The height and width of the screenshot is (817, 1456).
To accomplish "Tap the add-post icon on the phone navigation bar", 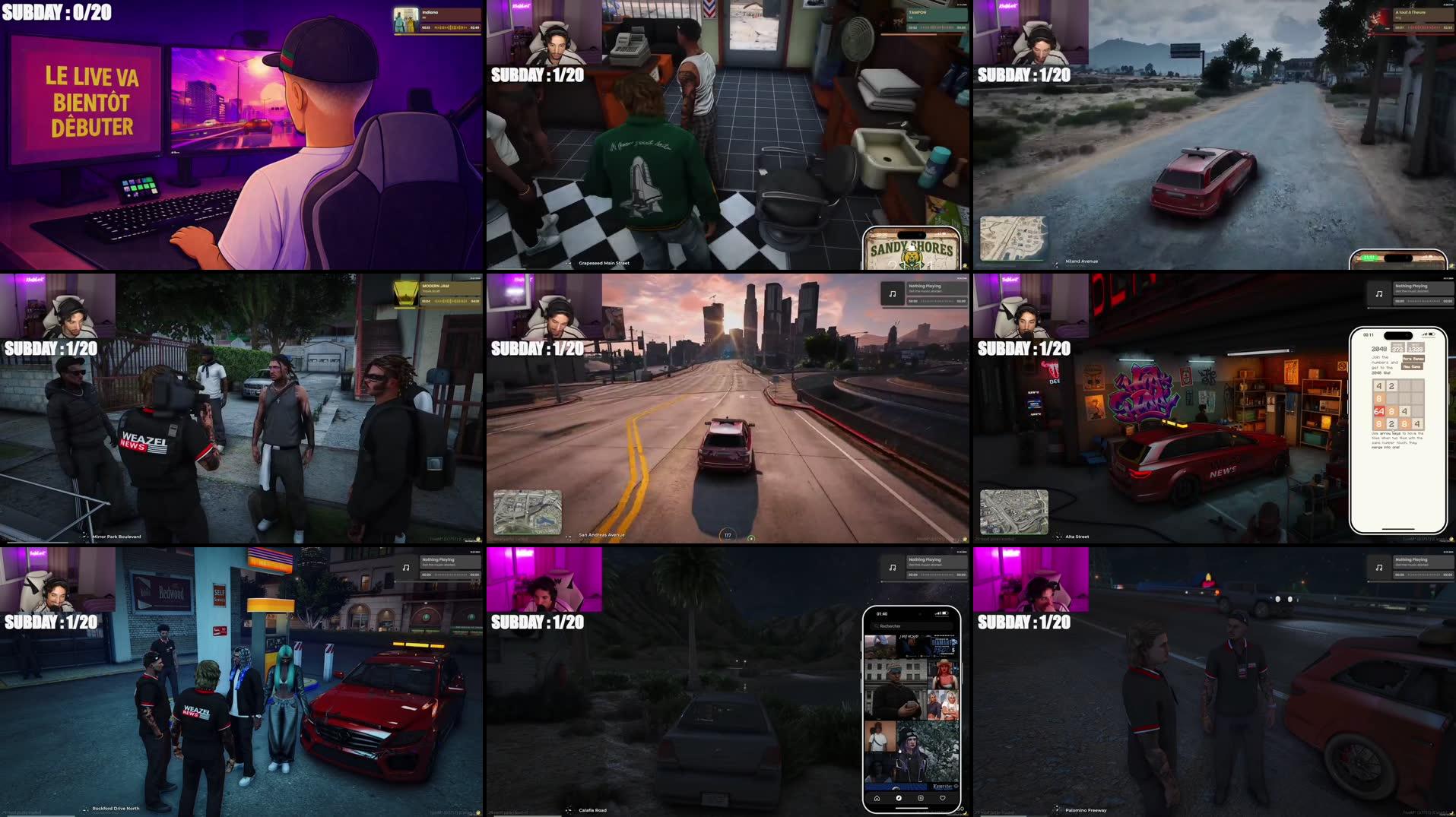I will [921, 798].
